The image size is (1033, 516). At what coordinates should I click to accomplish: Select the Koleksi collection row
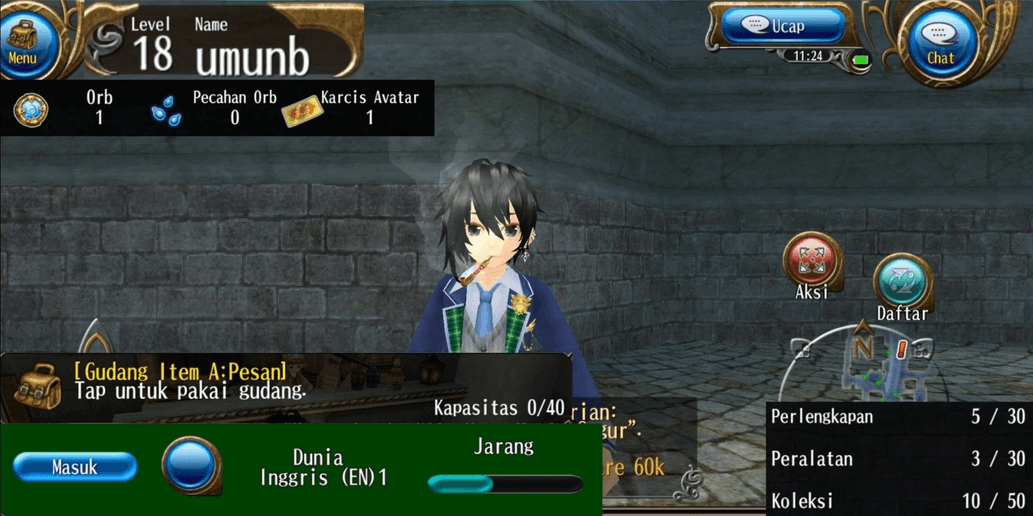(x=897, y=500)
